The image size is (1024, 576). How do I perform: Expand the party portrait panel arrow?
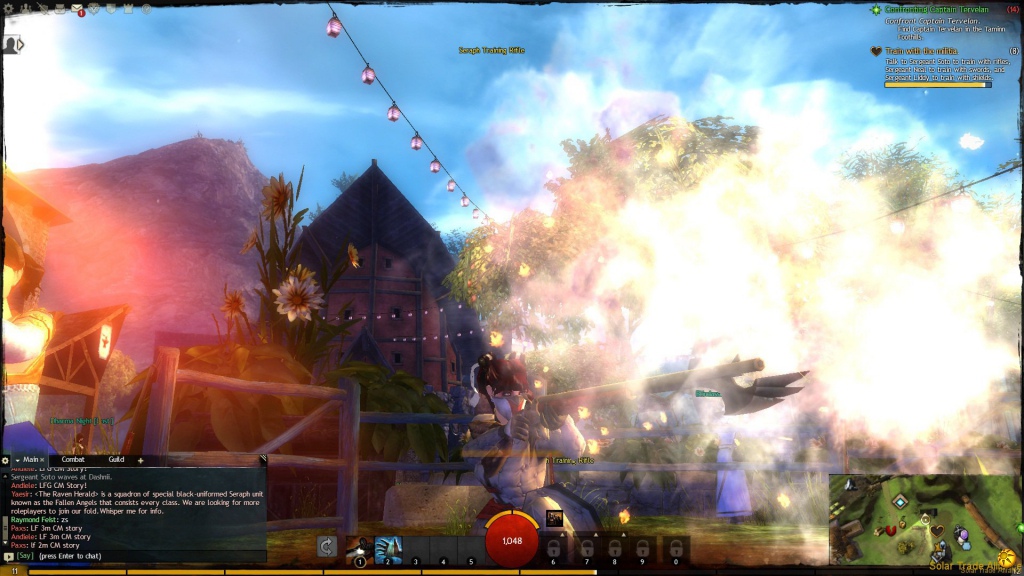pos(12,44)
